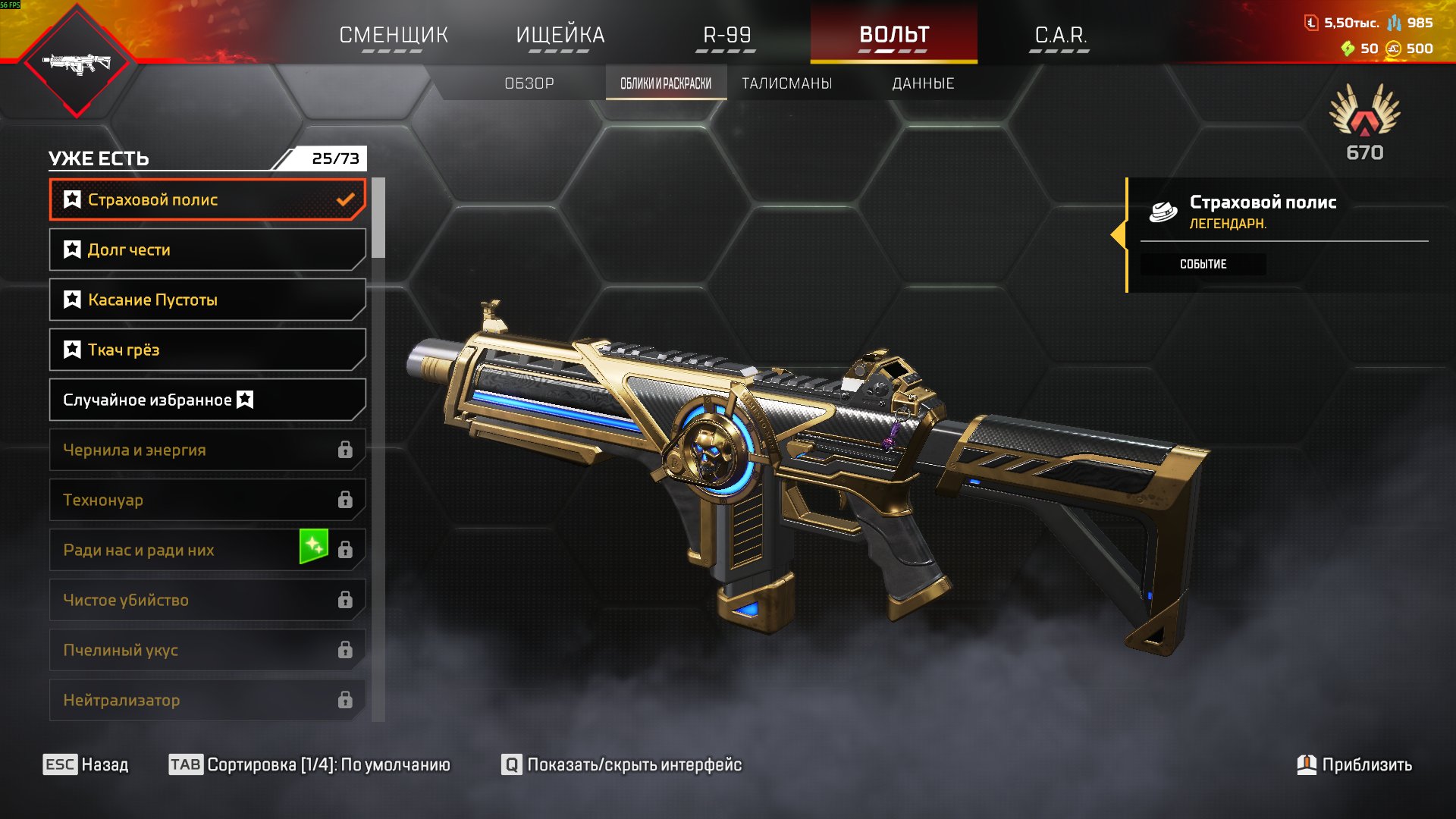Choose the Долг чести skin
The width and height of the screenshot is (1456, 819).
(x=207, y=249)
